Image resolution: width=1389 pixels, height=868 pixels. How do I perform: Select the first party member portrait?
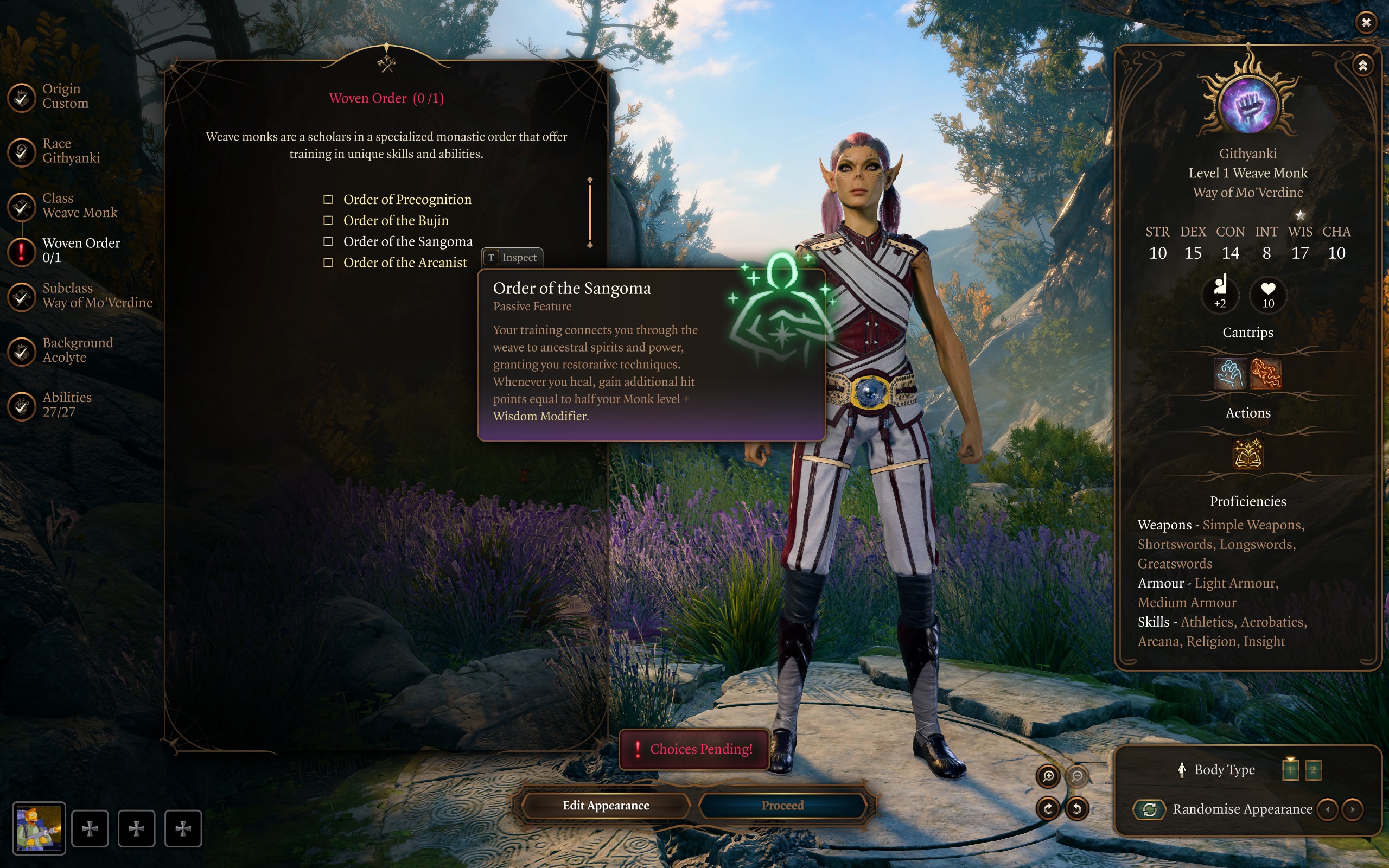pos(39,828)
